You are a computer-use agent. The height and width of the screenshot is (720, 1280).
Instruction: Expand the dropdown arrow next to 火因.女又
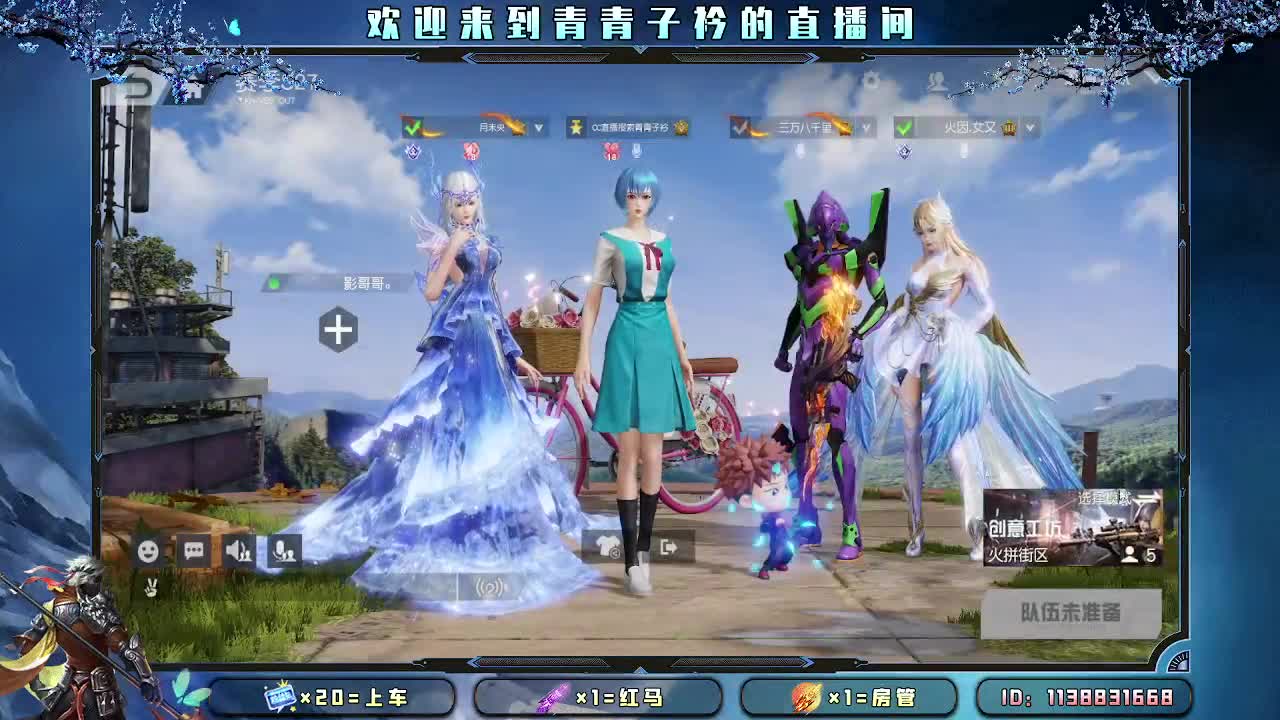1029,127
